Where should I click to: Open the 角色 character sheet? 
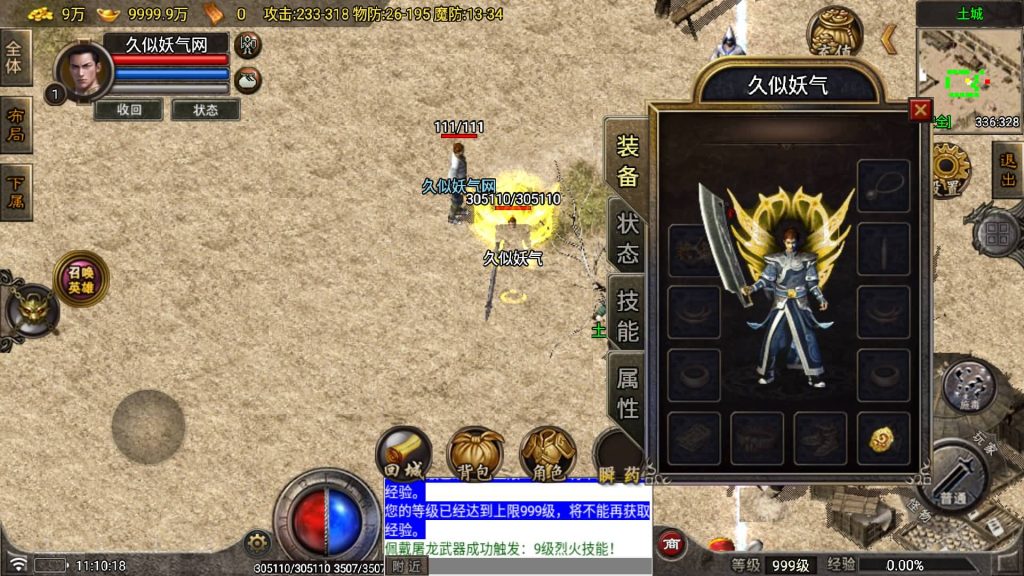pyautogui.click(x=547, y=453)
